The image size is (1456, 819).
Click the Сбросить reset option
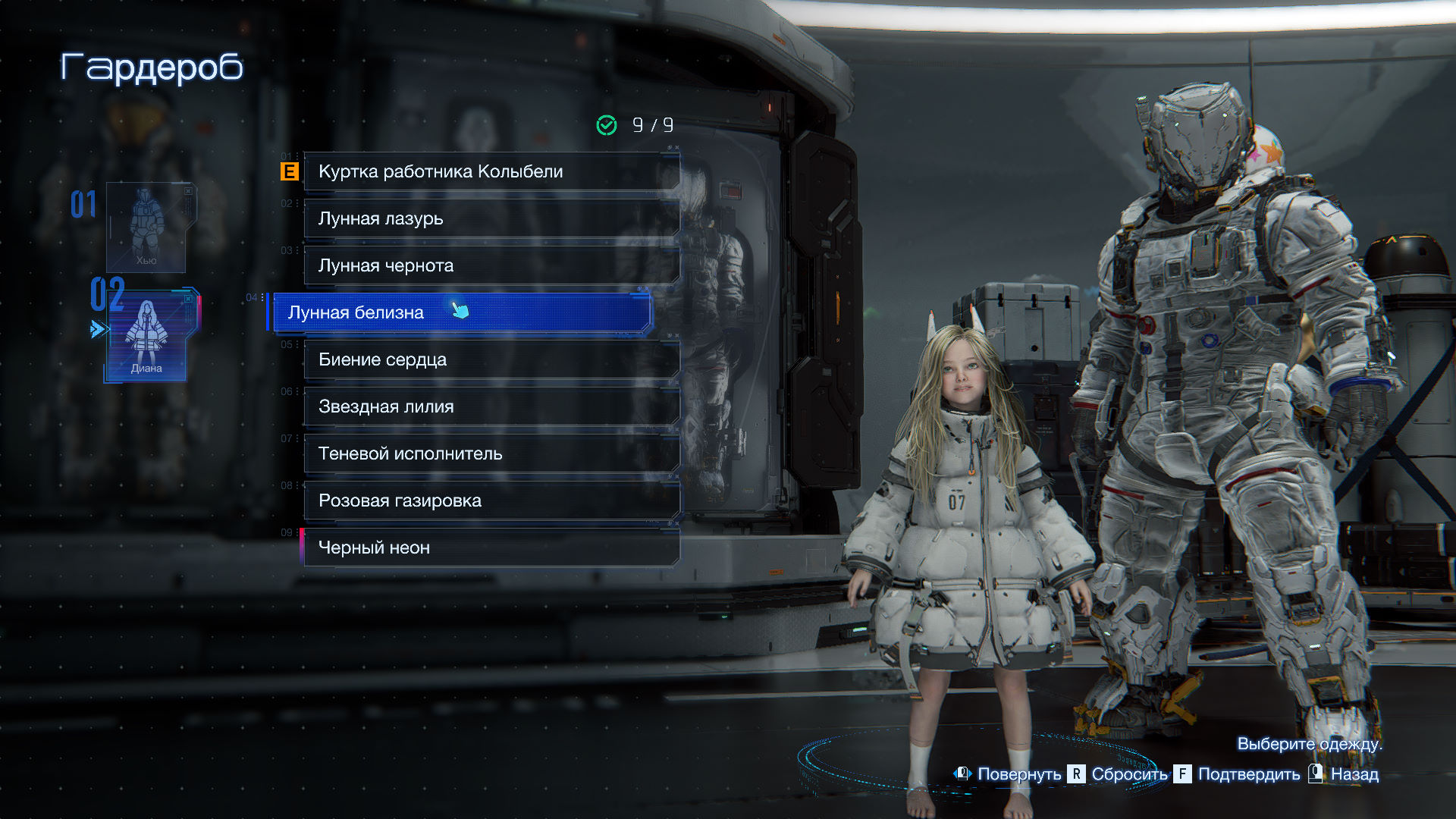1128,774
